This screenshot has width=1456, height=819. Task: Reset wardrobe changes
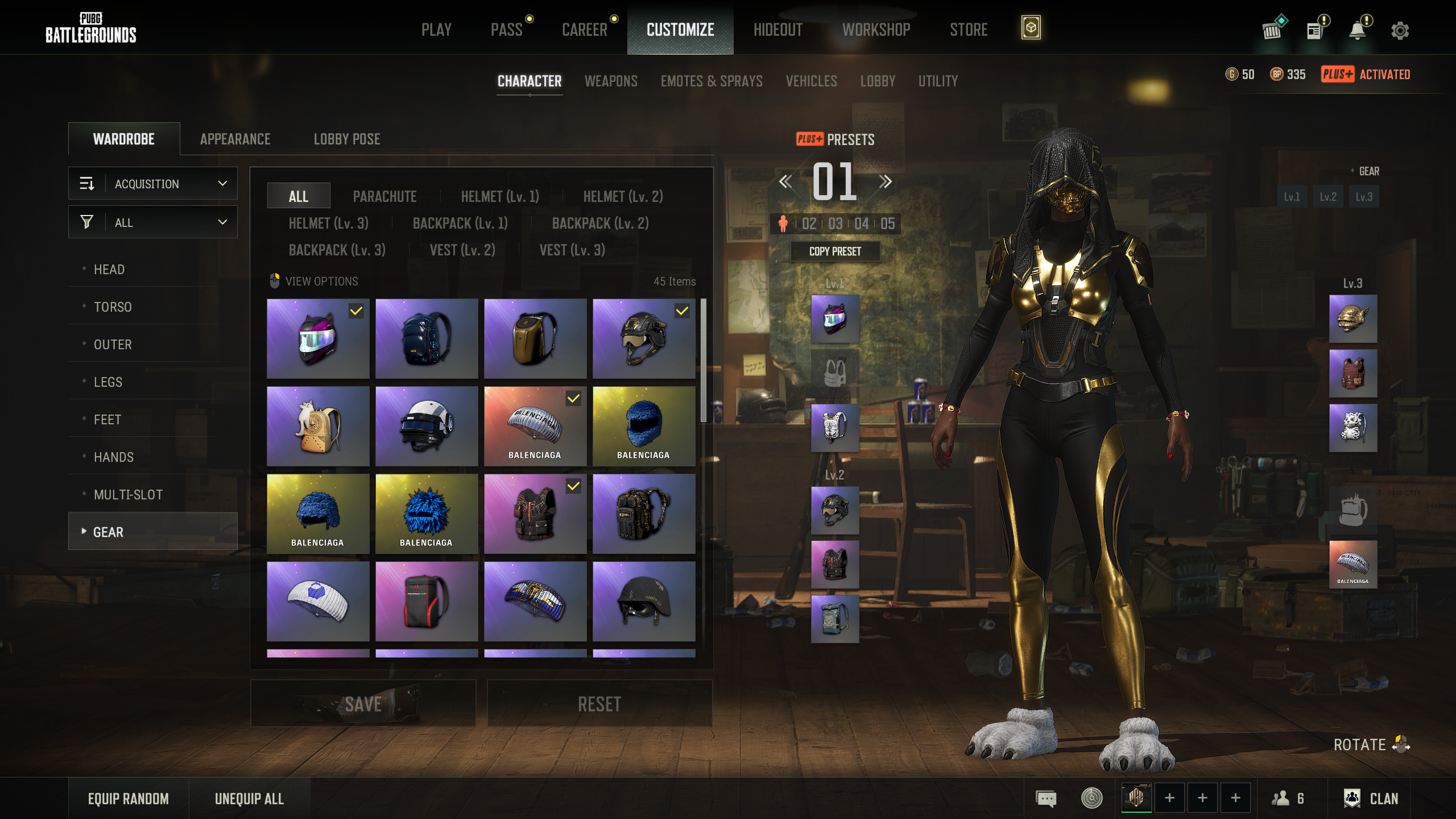click(599, 704)
